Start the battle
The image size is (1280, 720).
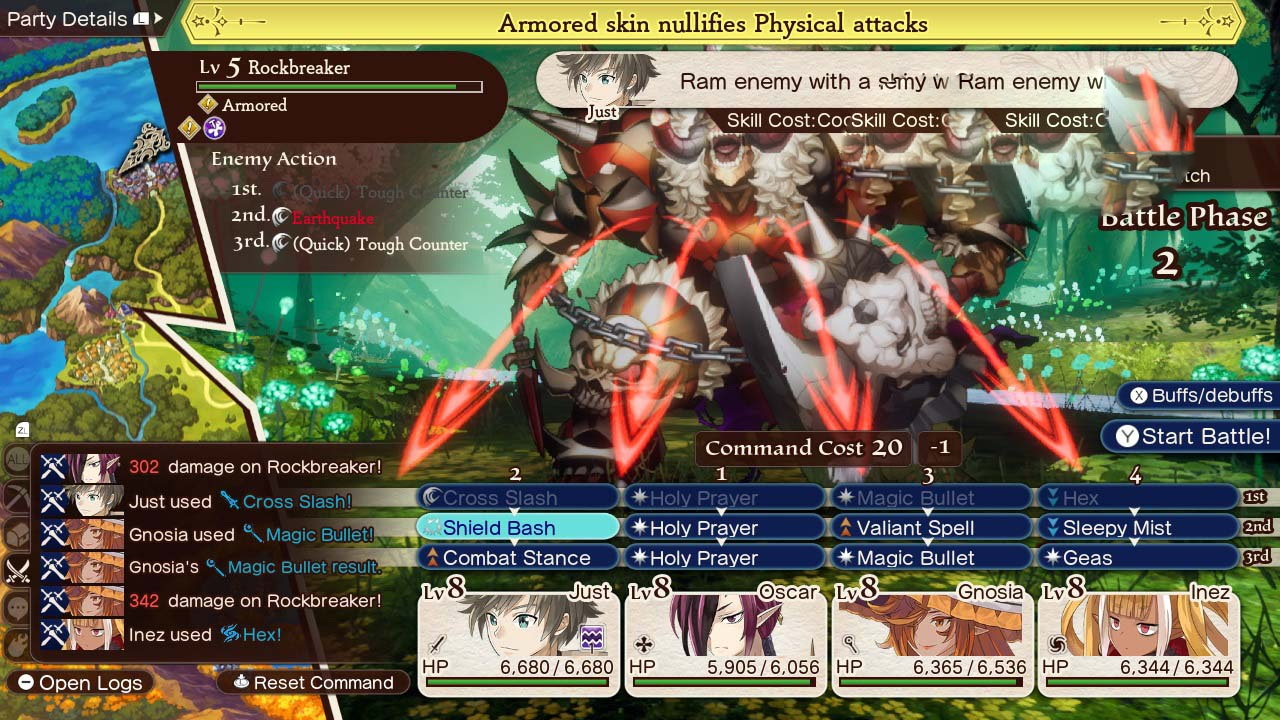pos(1192,437)
